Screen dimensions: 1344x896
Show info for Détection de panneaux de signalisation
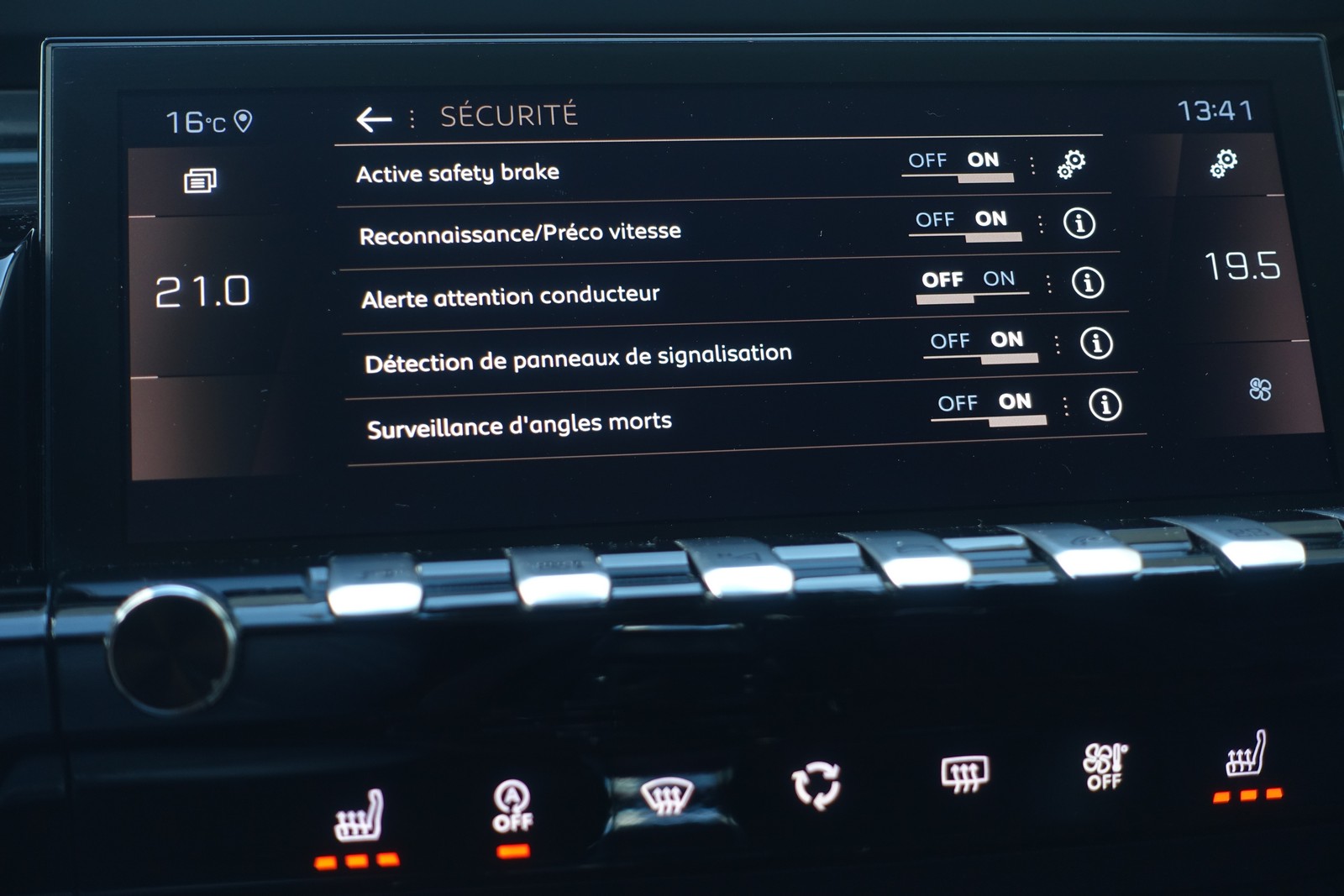(x=1096, y=343)
